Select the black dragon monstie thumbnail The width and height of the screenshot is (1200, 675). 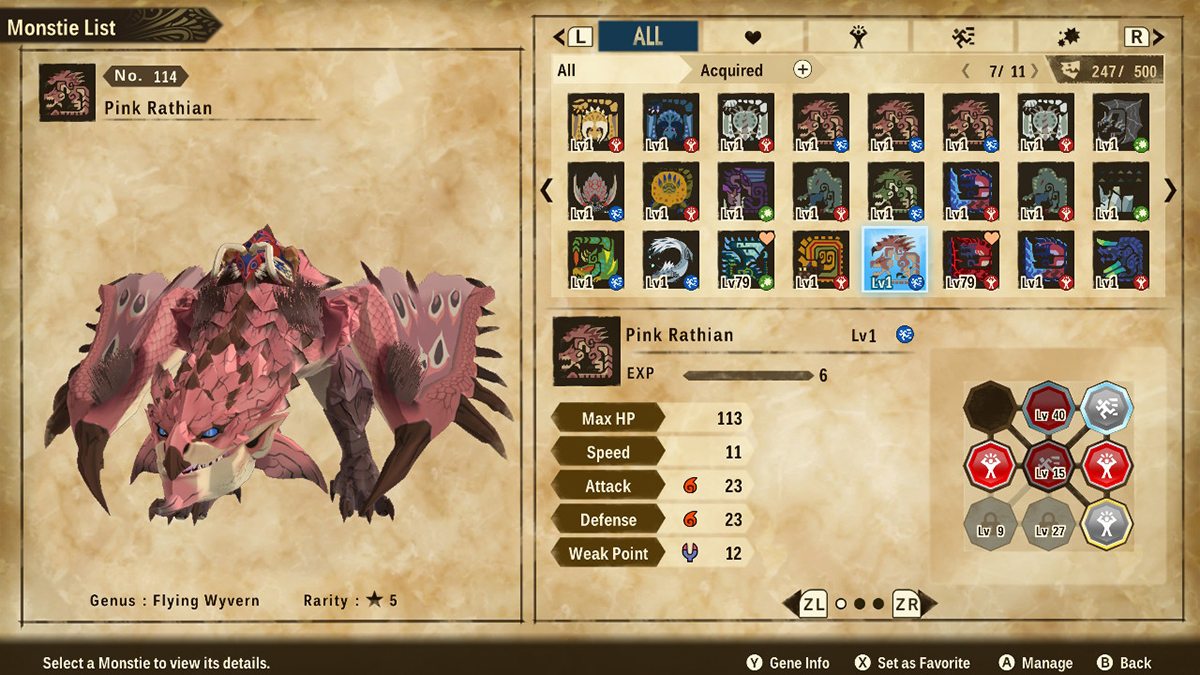pos(1120,122)
